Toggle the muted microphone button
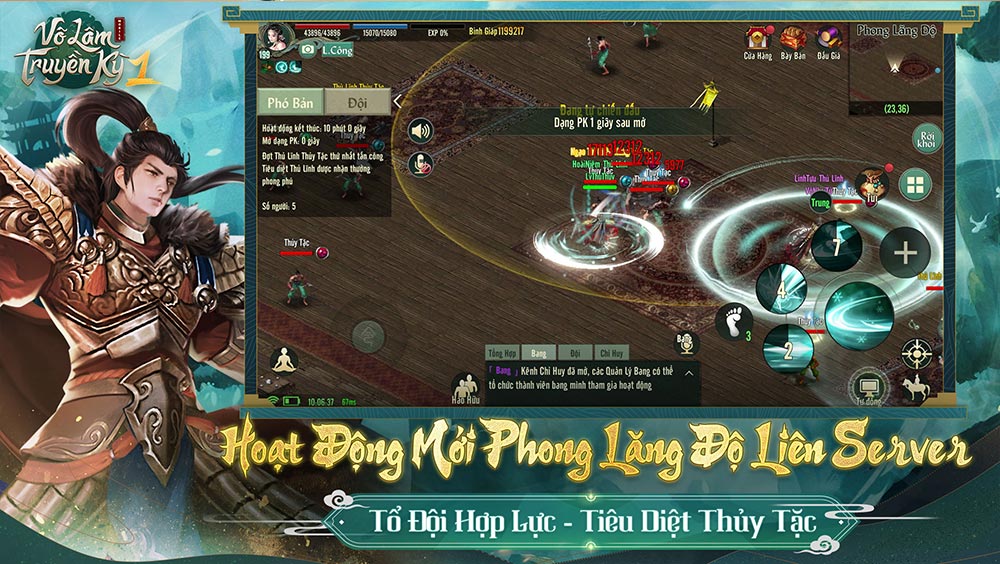The width and height of the screenshot is (1000, 564). tap(421, 164)
